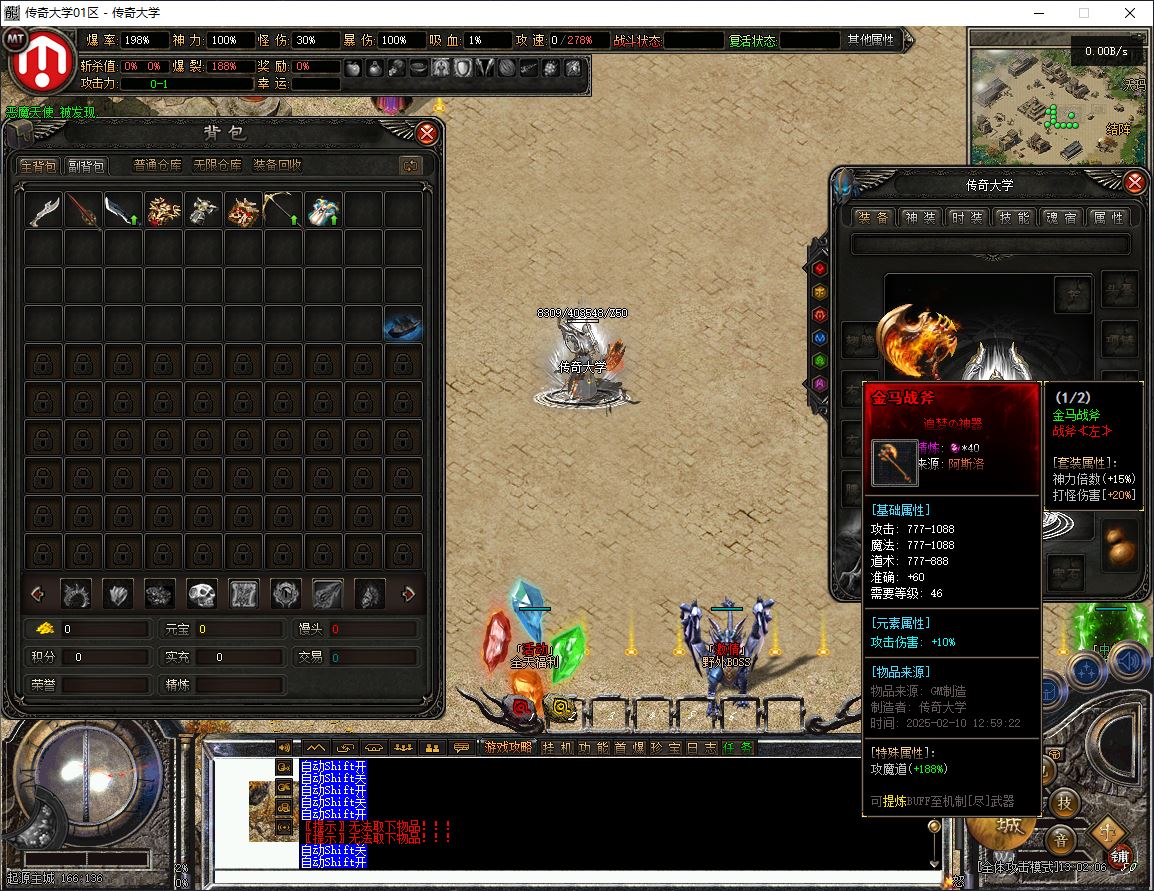The image size is (1154, 891).
Task: Select the blue boat item in the bag
Action: coord(402,325)
